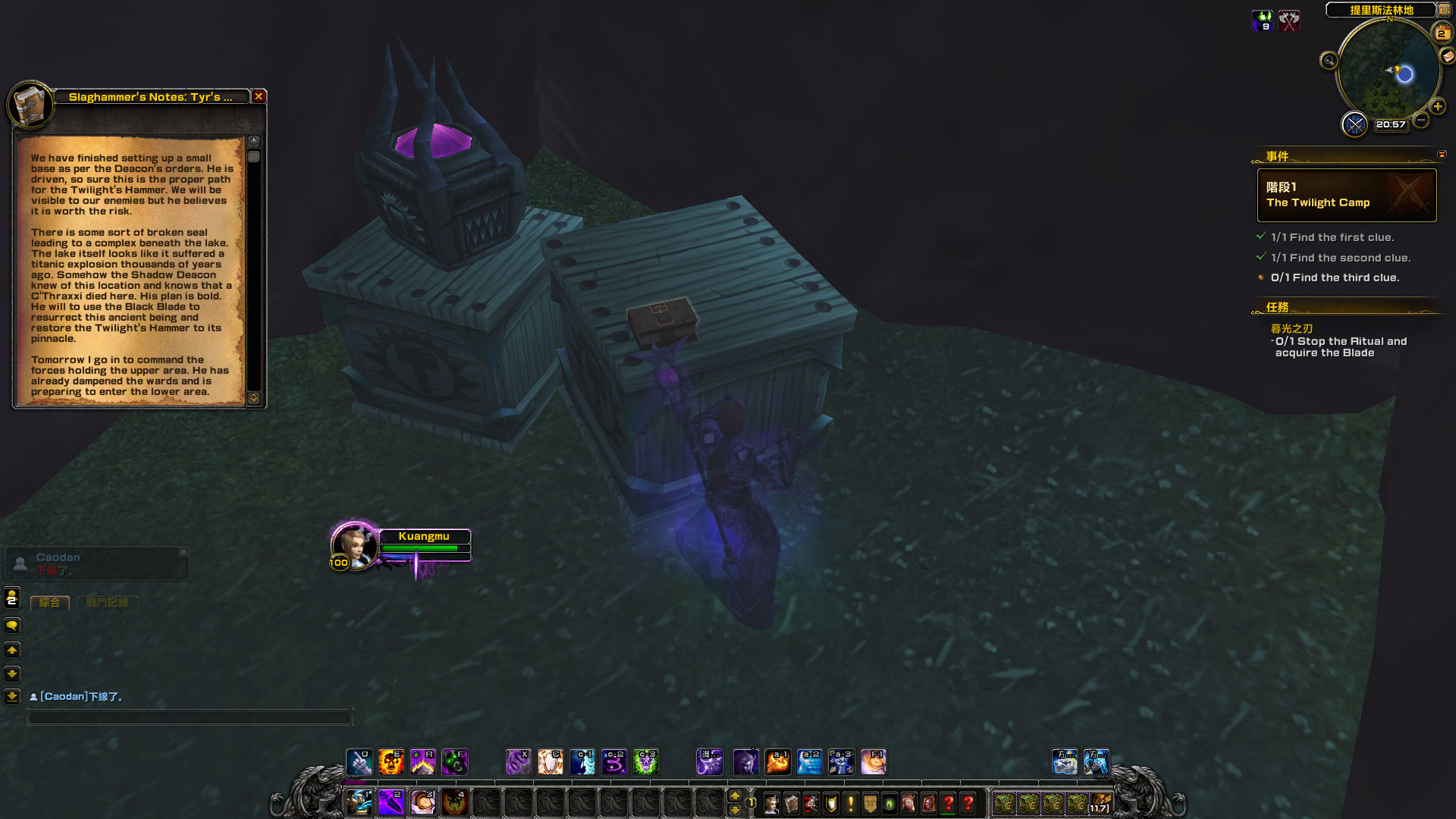This screenshot has width=1456, height=819.
Task: Jump chat to bottom with underlined arrow
Action: [x=12, y=696]
